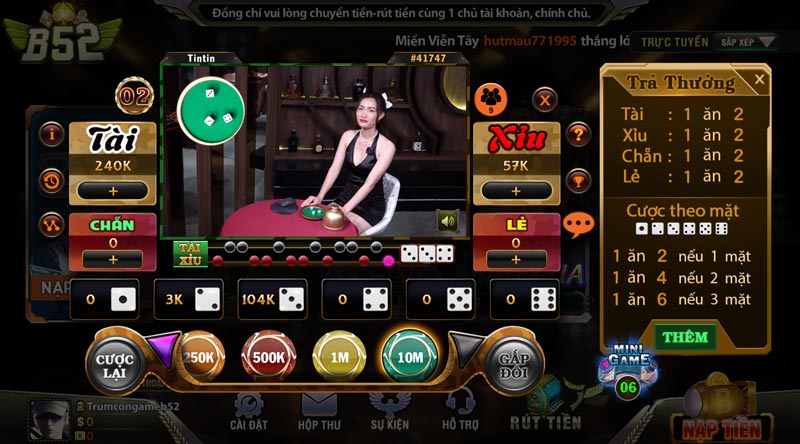Viewport: 800px width, 444px height.
Task: Open Cài Đặt settings
Action: 247,411
